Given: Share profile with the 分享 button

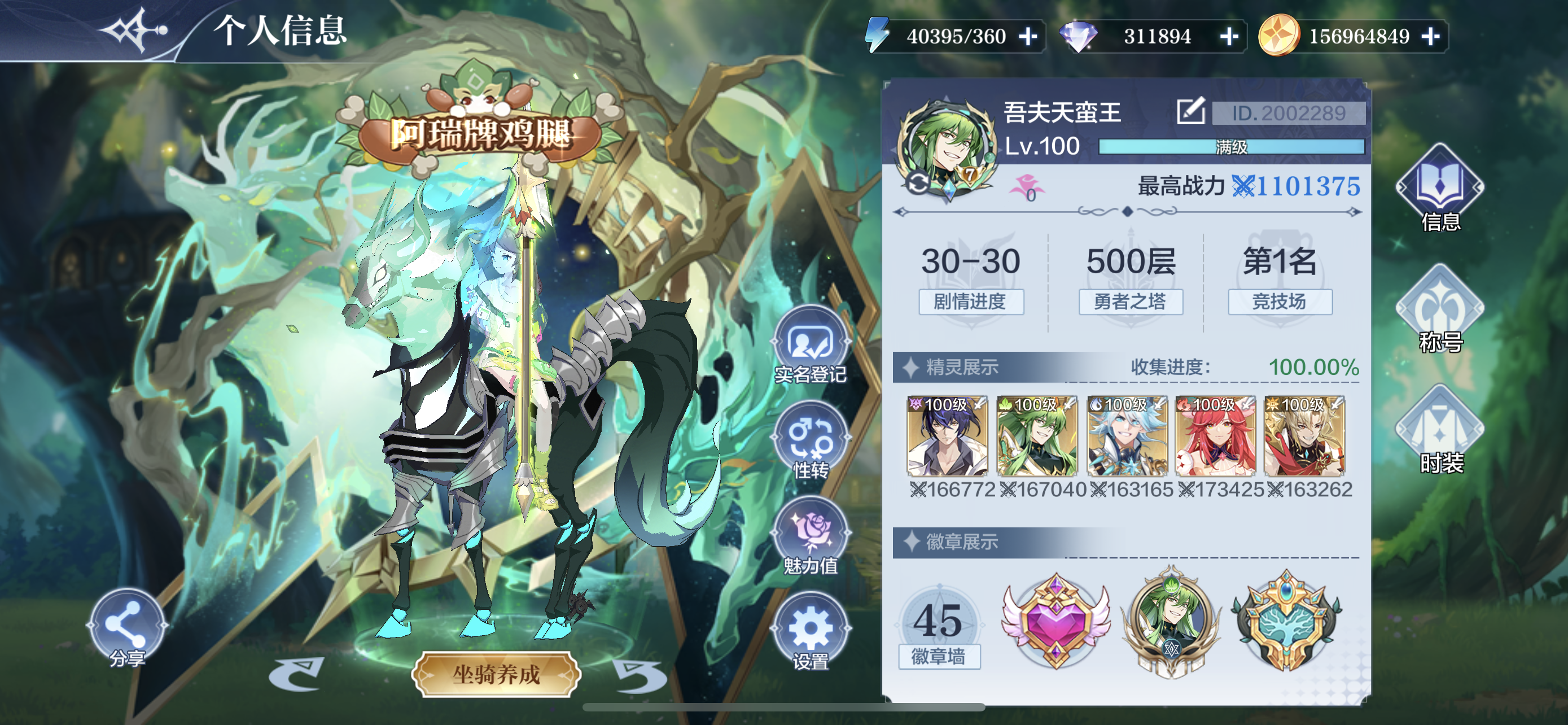Looking at the screenshot, I should tap(127, 627).
